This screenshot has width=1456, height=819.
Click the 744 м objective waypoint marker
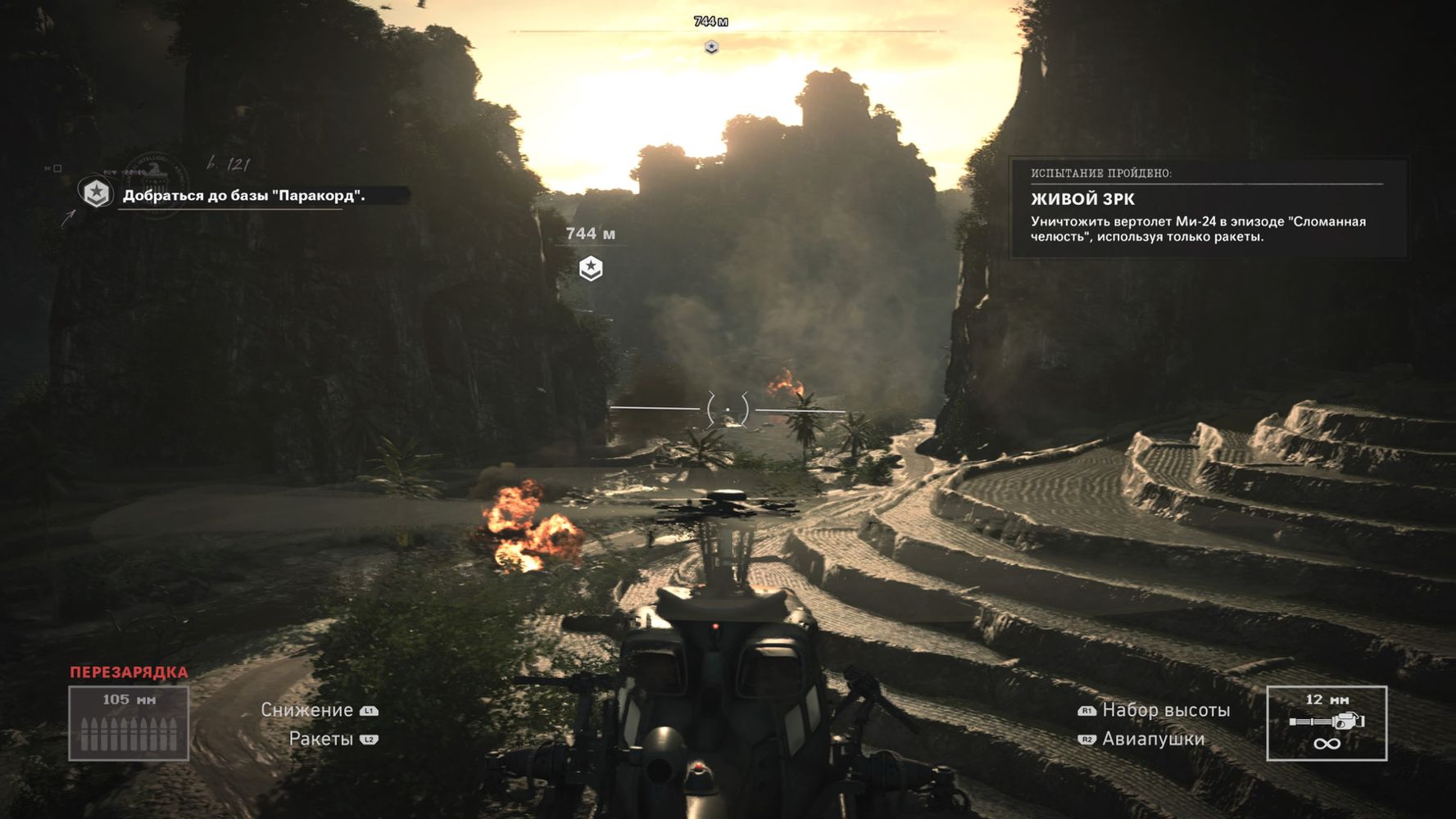click(591, 268)
